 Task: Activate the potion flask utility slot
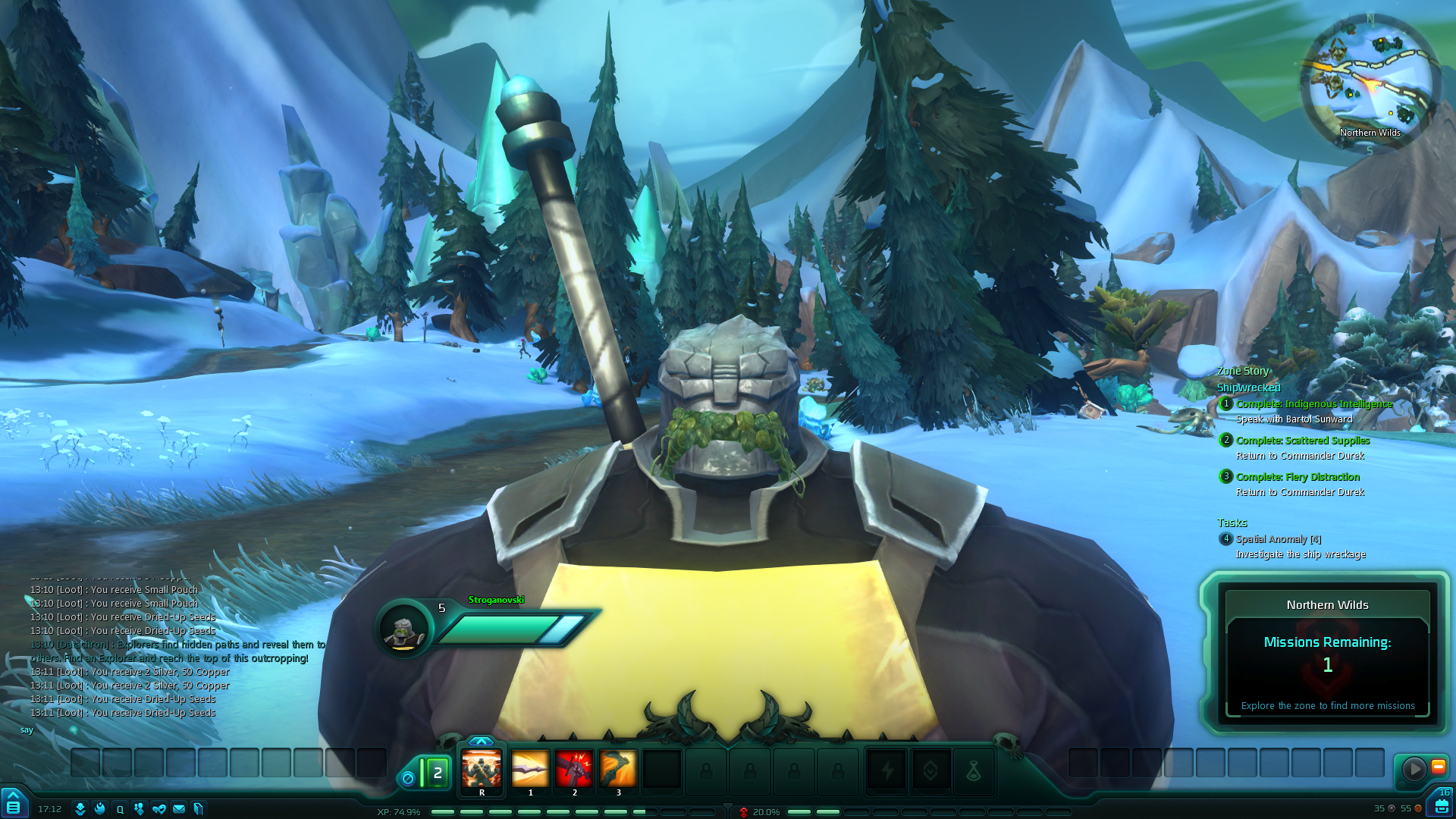pyautogui.click(x=973, y=771)
